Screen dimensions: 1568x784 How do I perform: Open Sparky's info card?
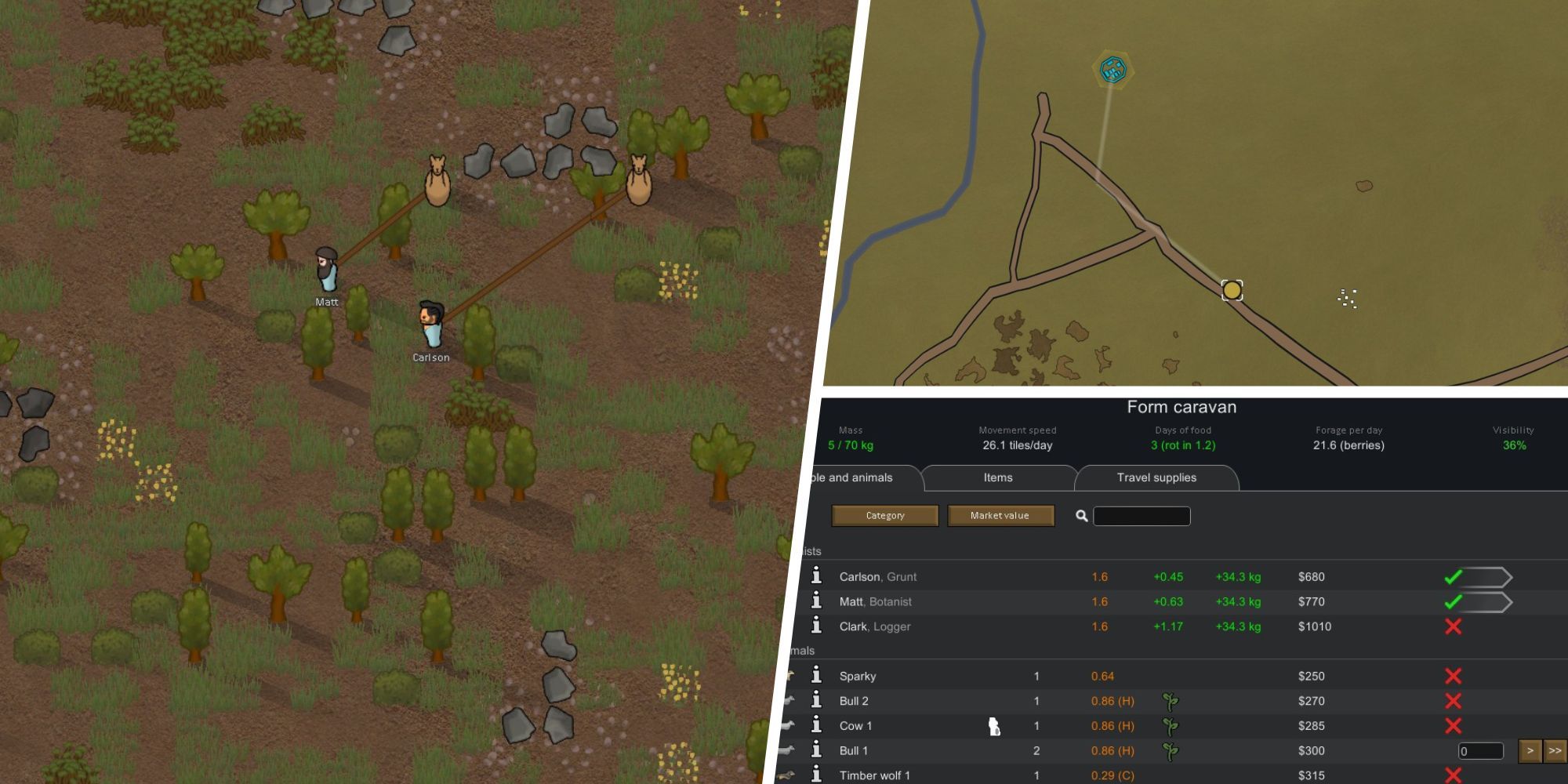click(816, 675)
